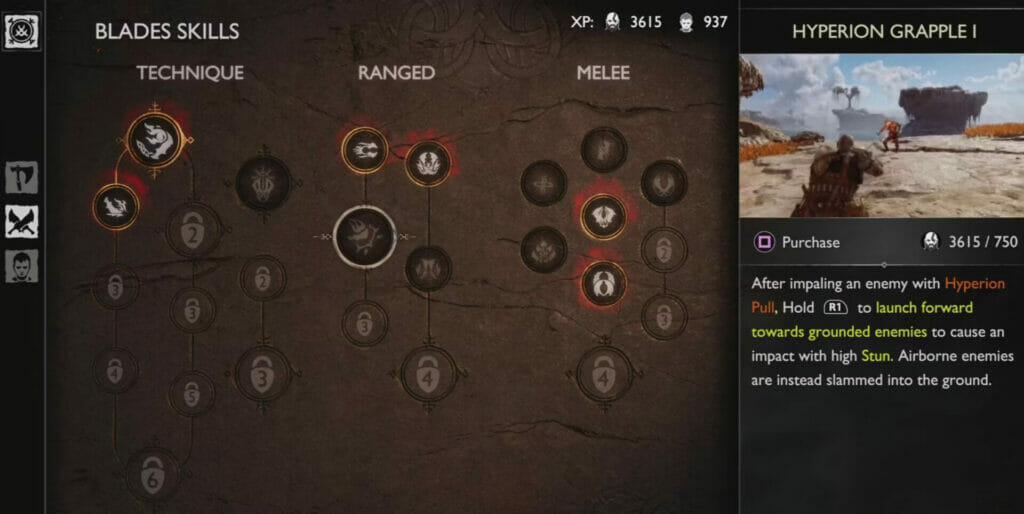The width and height of the screenshot is (1024, 514).
Task: Click the crossed-weapons menu emblem above the tabs
Action: (x=22, y=30)
